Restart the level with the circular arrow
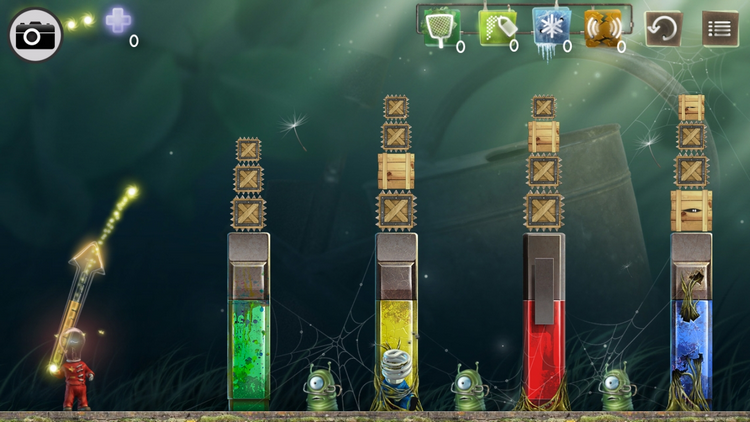This screenshot has height=422, width=750. click(x=663, y=28)
